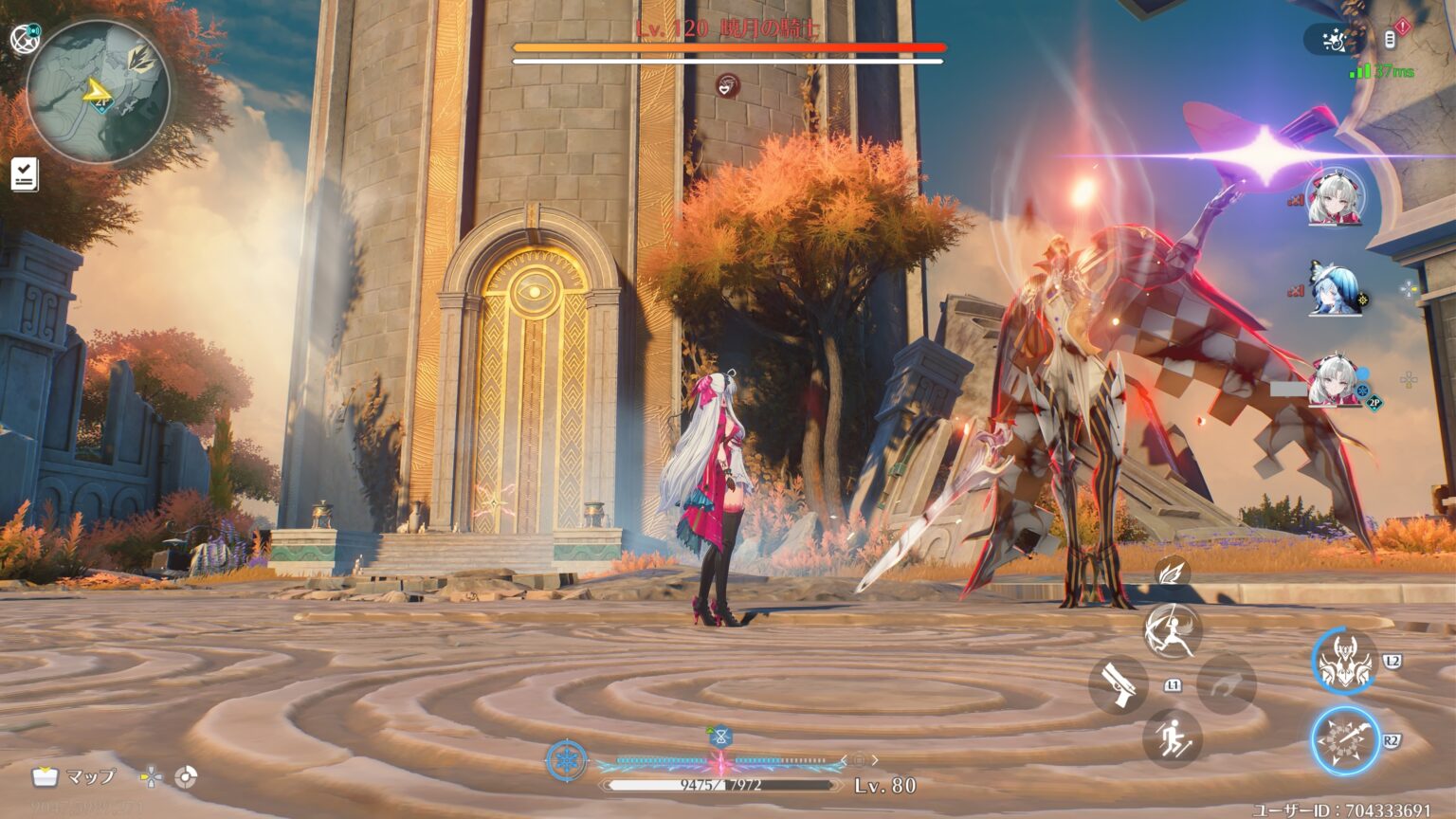Screen dimensions: 1456x819
Task: Switch to the blue-haired character portrait
Action: (1336, 289)
